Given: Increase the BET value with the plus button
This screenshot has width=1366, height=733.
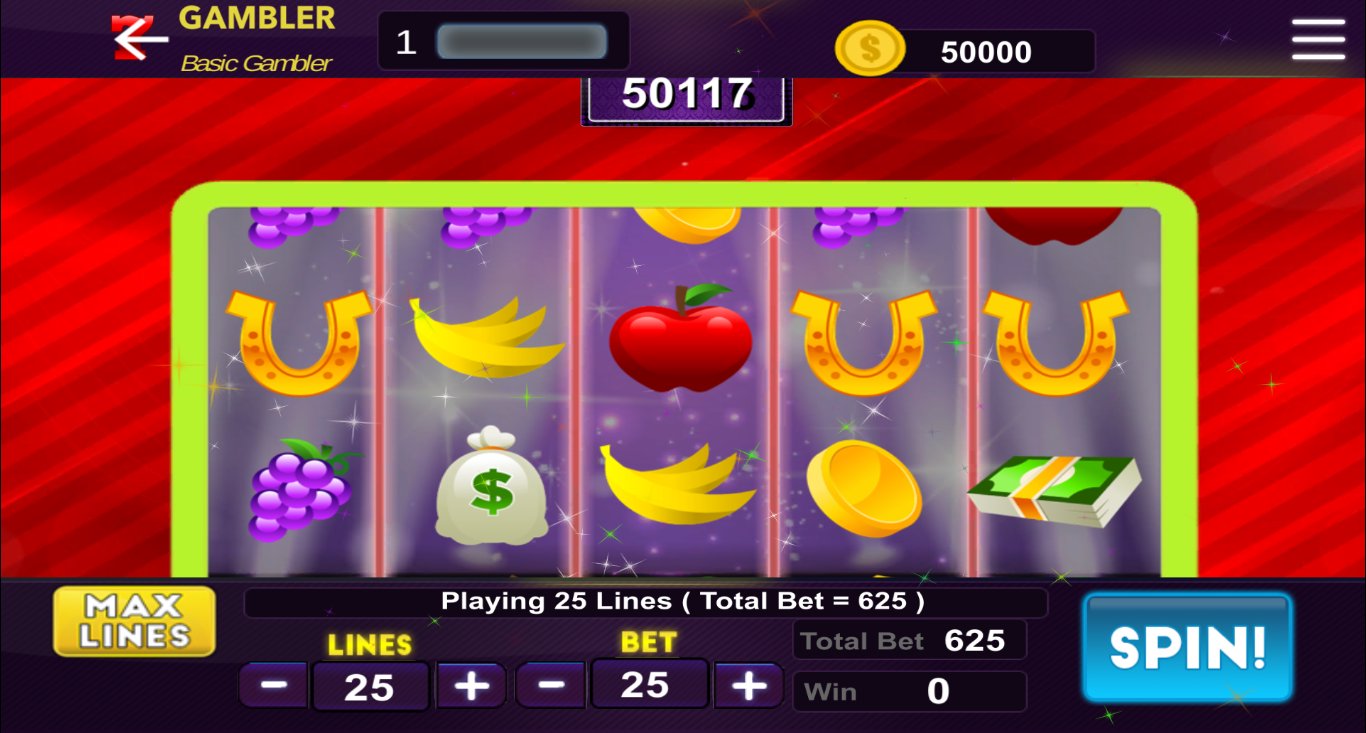Looking at the screenshot, I should click(748, 685).
